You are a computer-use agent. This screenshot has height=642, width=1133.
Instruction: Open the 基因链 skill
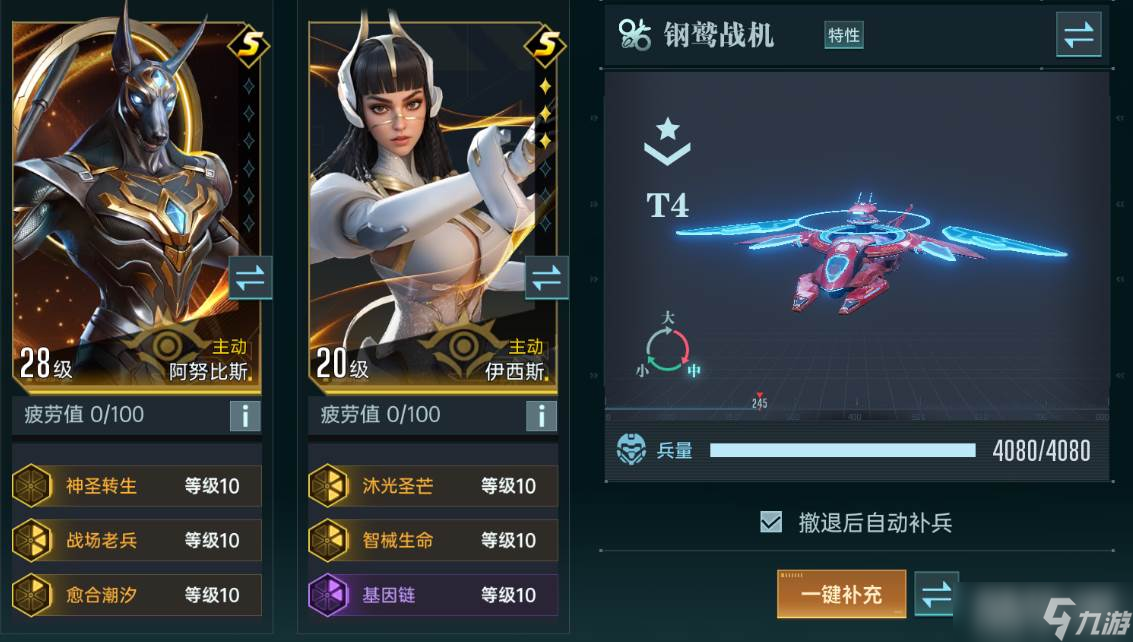click(x=433, y=595)
